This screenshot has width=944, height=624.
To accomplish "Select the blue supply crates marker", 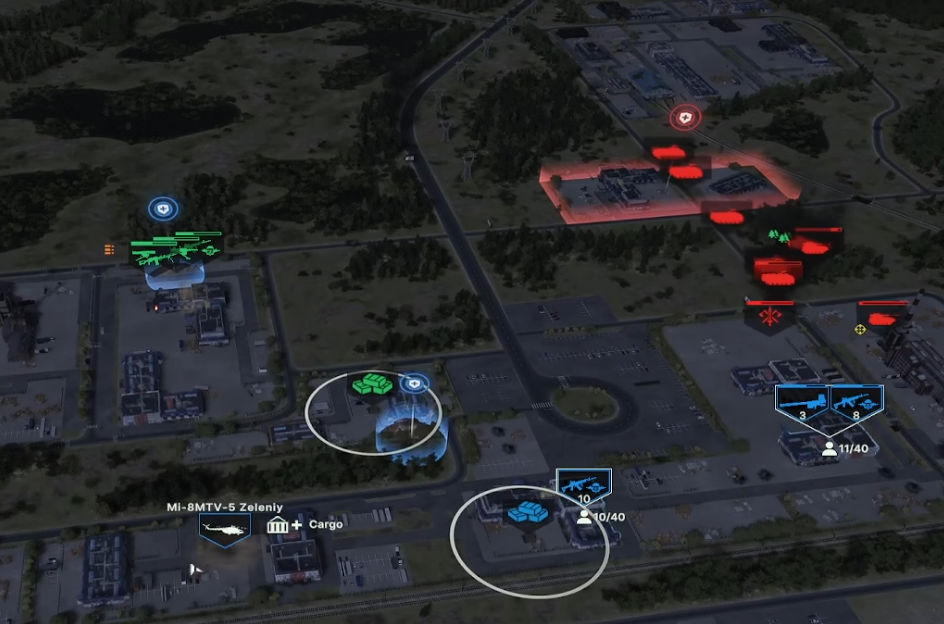I will pyautogui.click(x=529, y=512).
